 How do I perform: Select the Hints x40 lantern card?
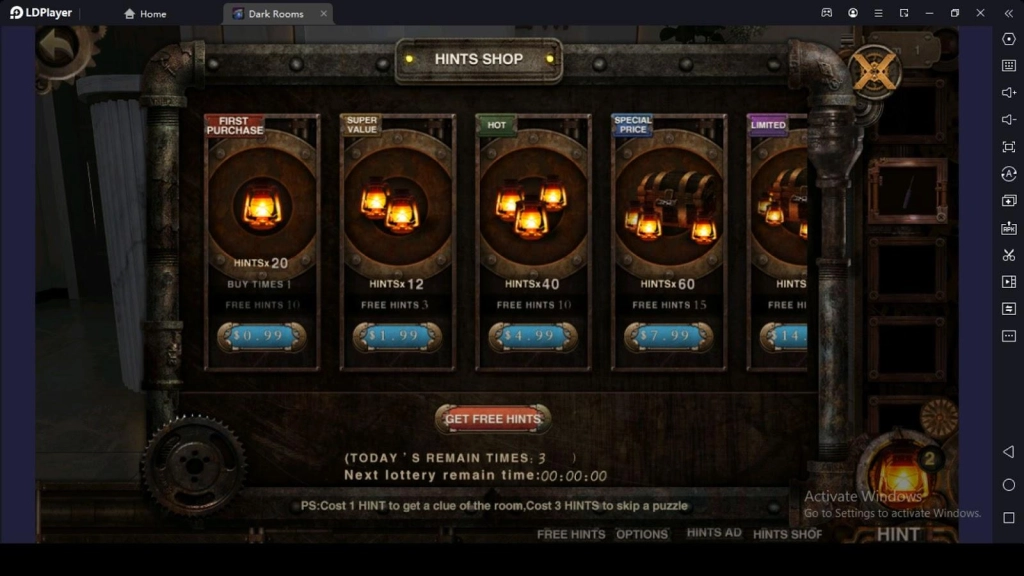533,210
